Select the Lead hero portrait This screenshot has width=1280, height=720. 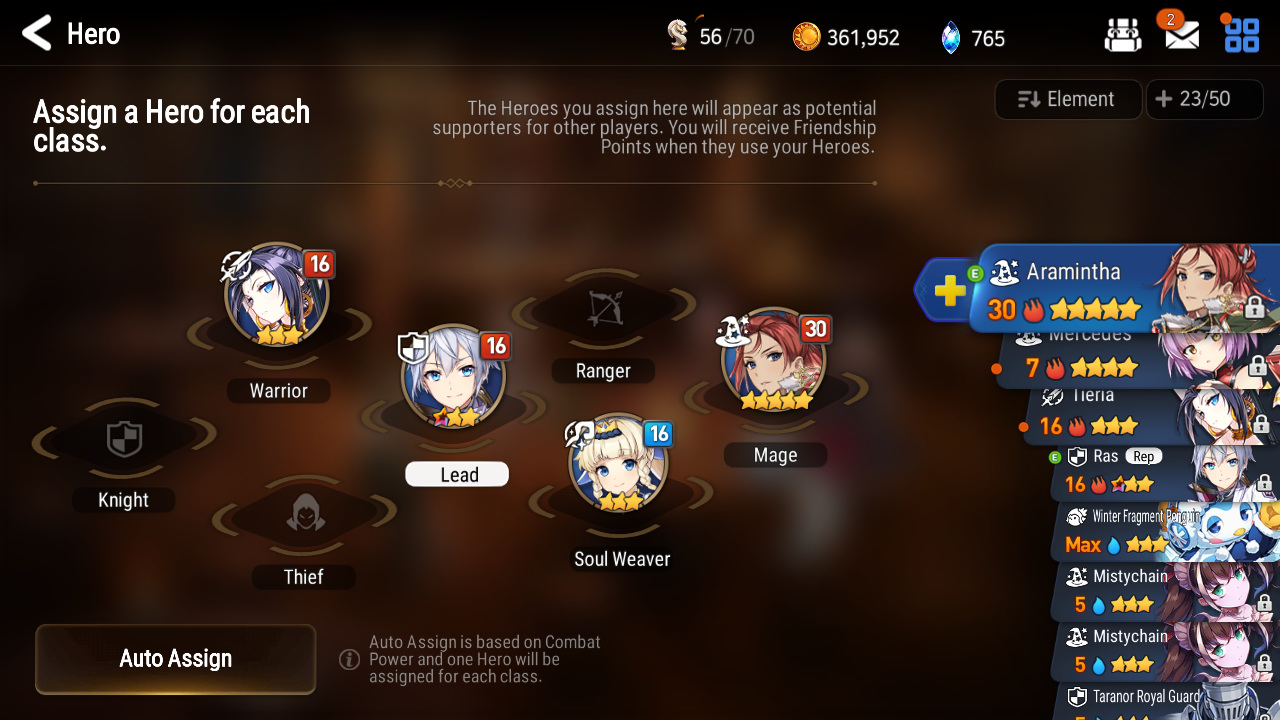pos(452,378)
